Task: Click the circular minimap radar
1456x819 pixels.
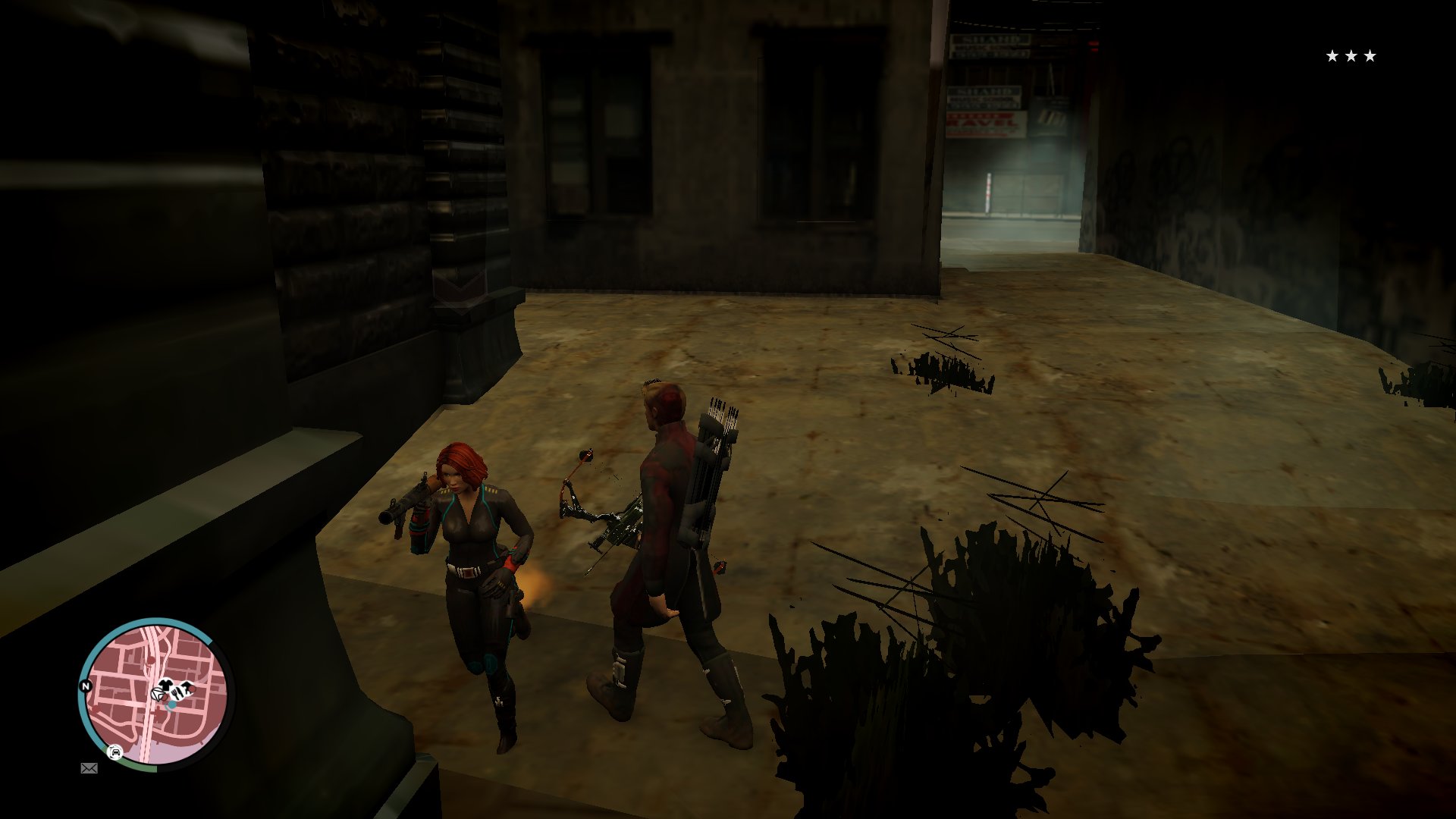Action: 154,694
